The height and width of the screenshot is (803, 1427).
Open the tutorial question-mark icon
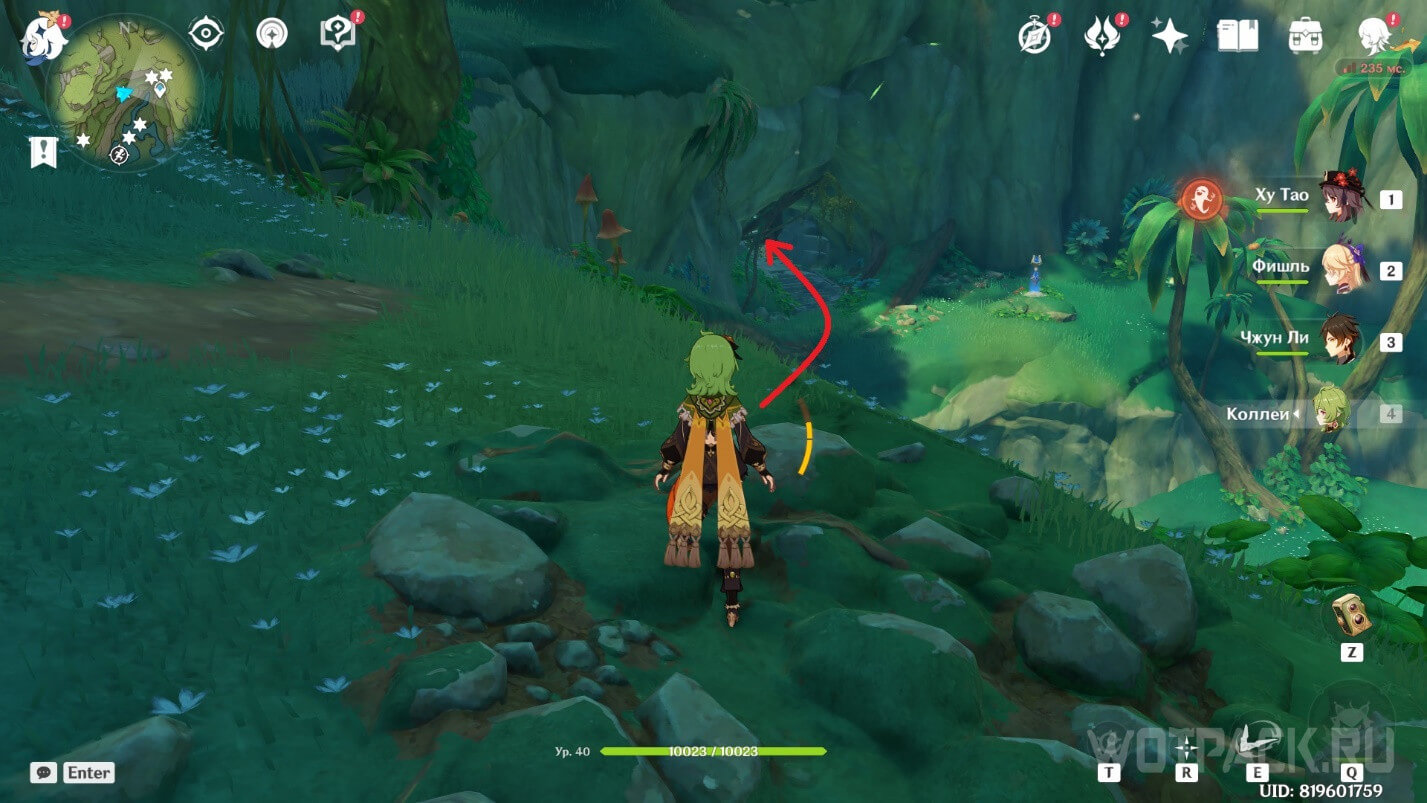click(337, 34)
